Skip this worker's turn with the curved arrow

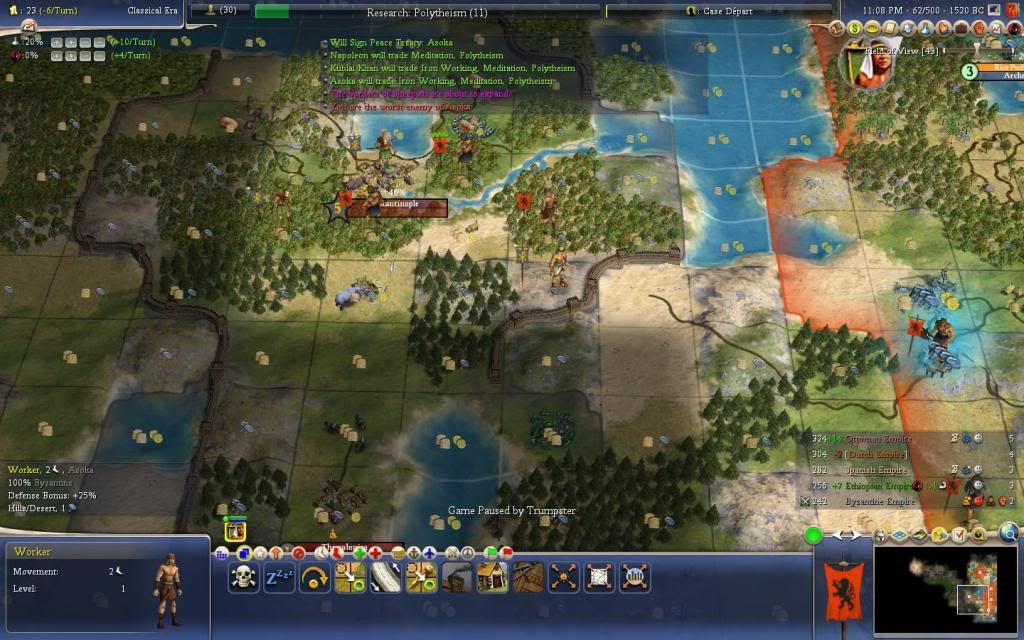coord(315,577)
